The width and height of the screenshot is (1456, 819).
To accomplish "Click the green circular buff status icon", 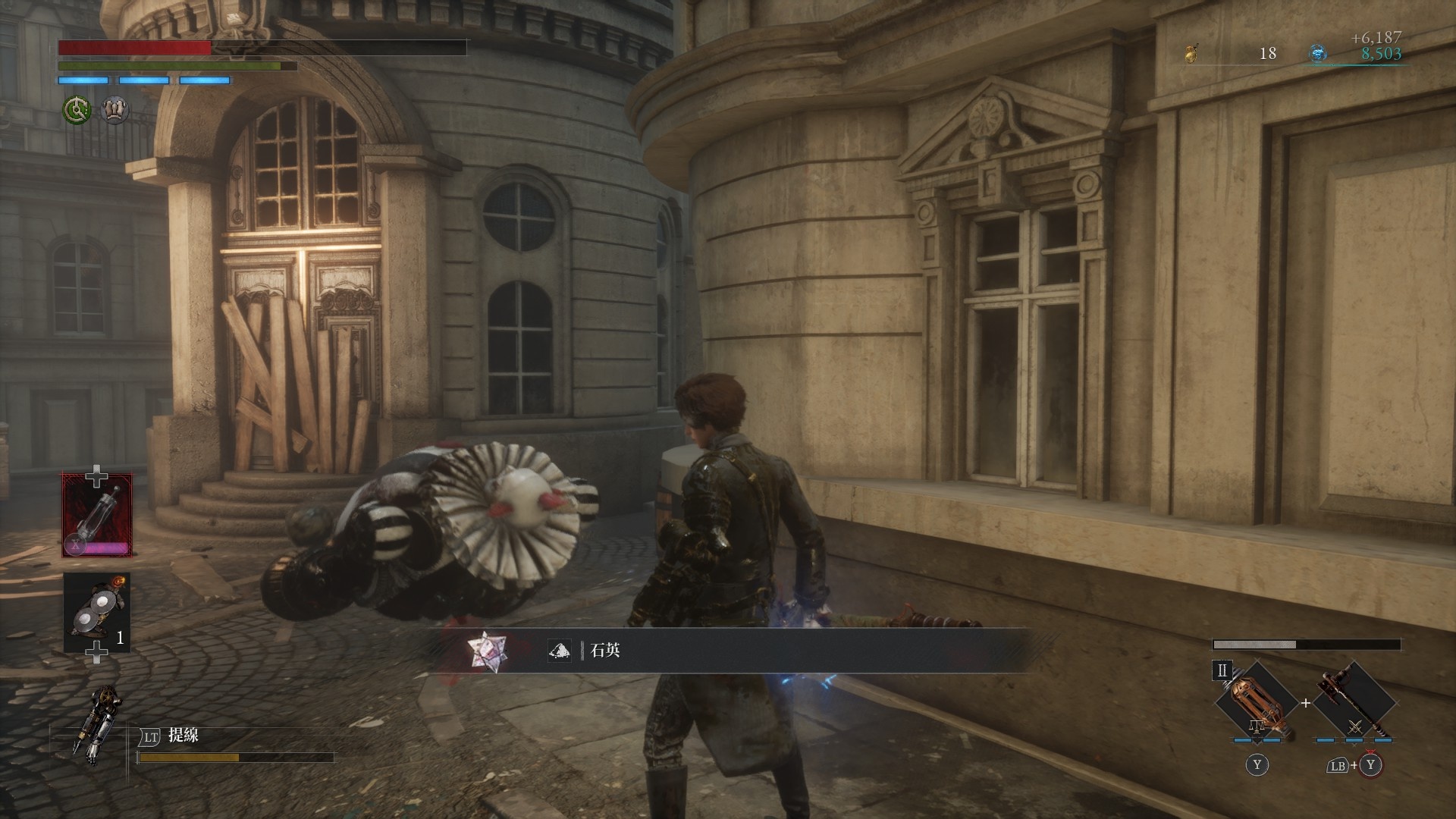I will [76, 111].
